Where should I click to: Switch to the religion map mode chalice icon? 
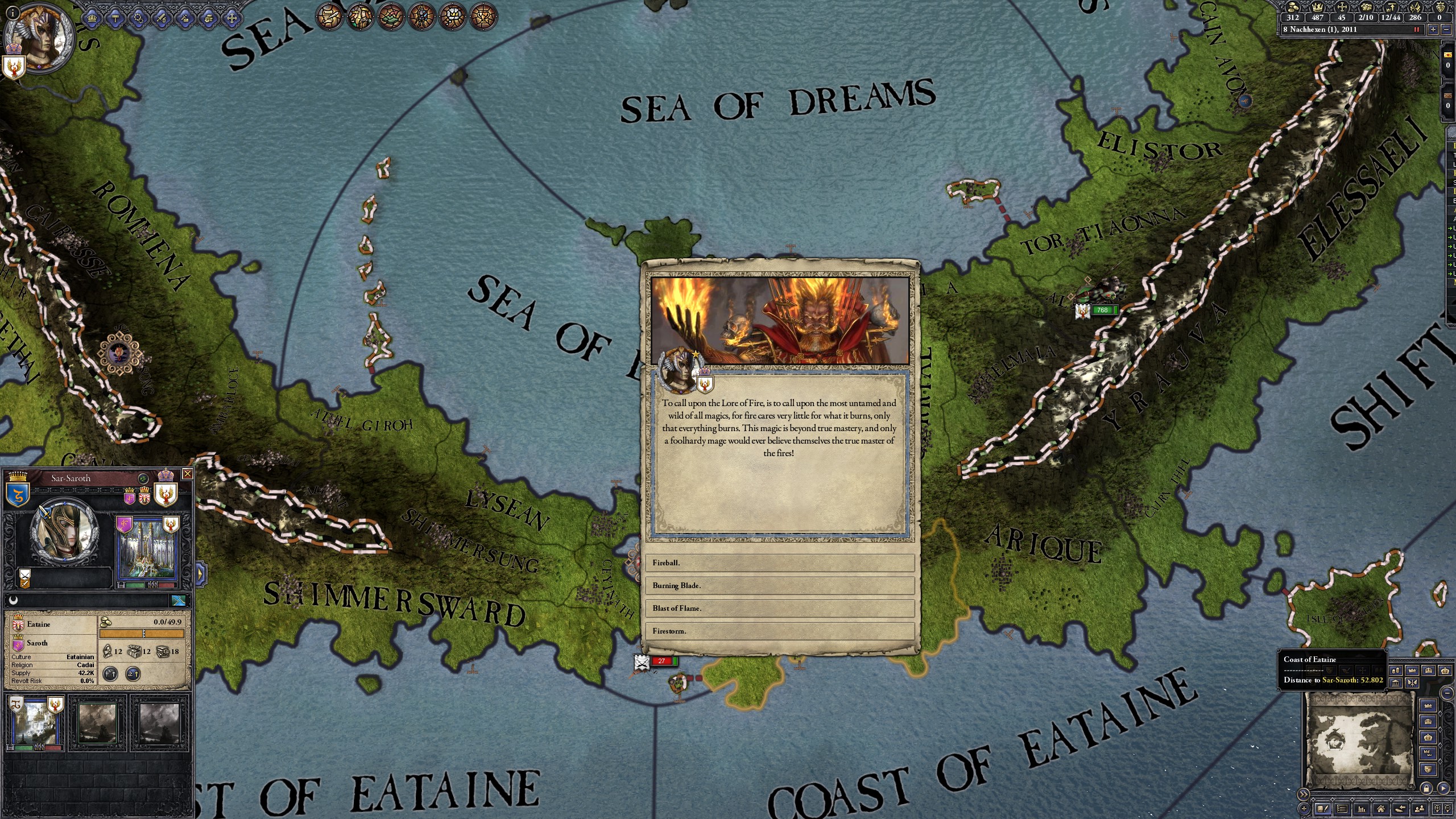(x=483, y=16)
